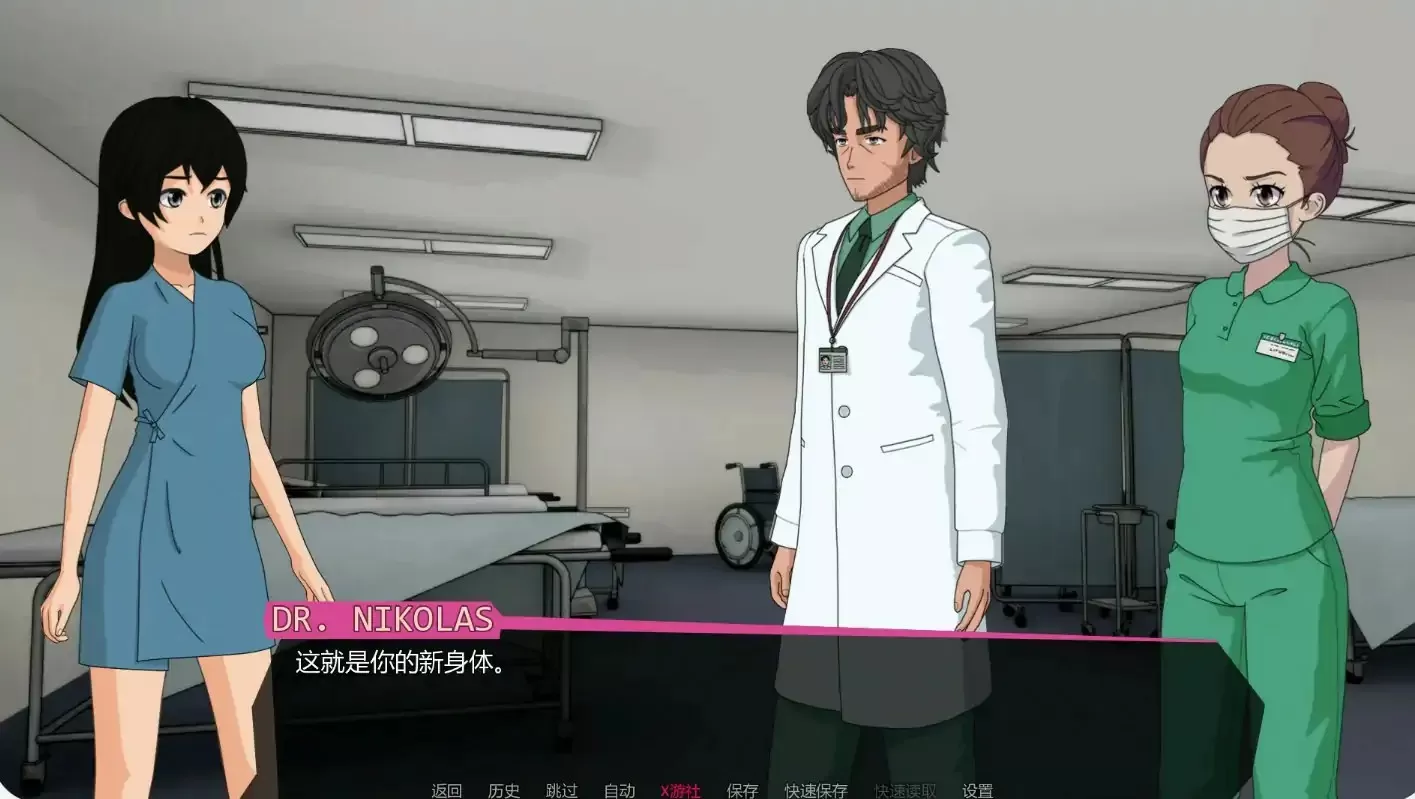Open the settings menu via 设置

(x=976, y=789)
